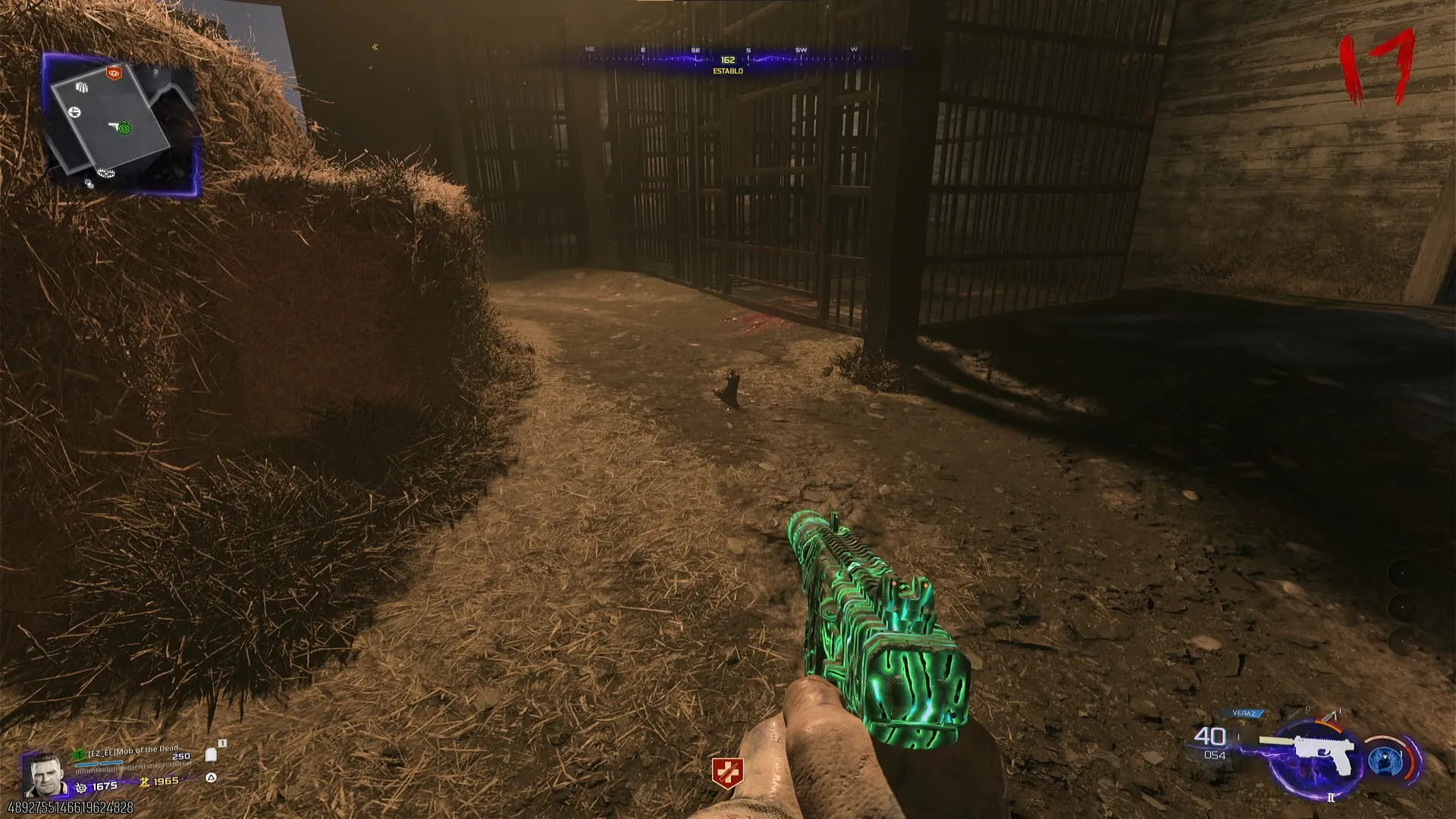Click the armor plate item icon

pyautogui.click(x=211, y=755)
